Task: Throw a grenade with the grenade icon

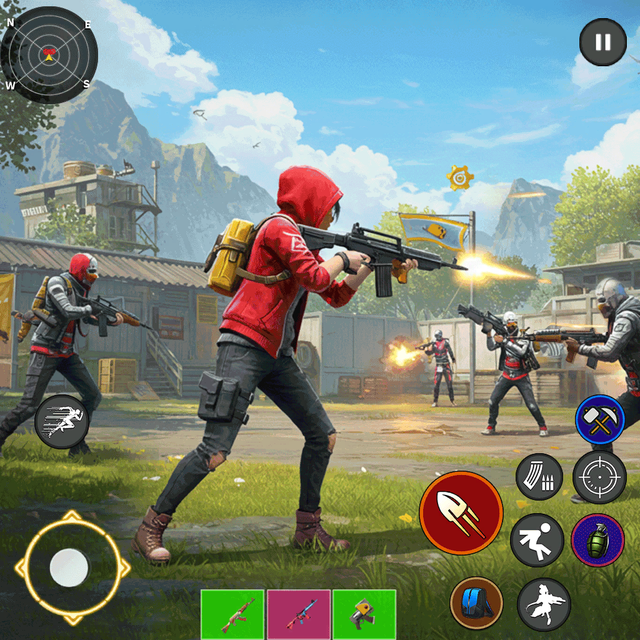Action: (x=597, y=540)
